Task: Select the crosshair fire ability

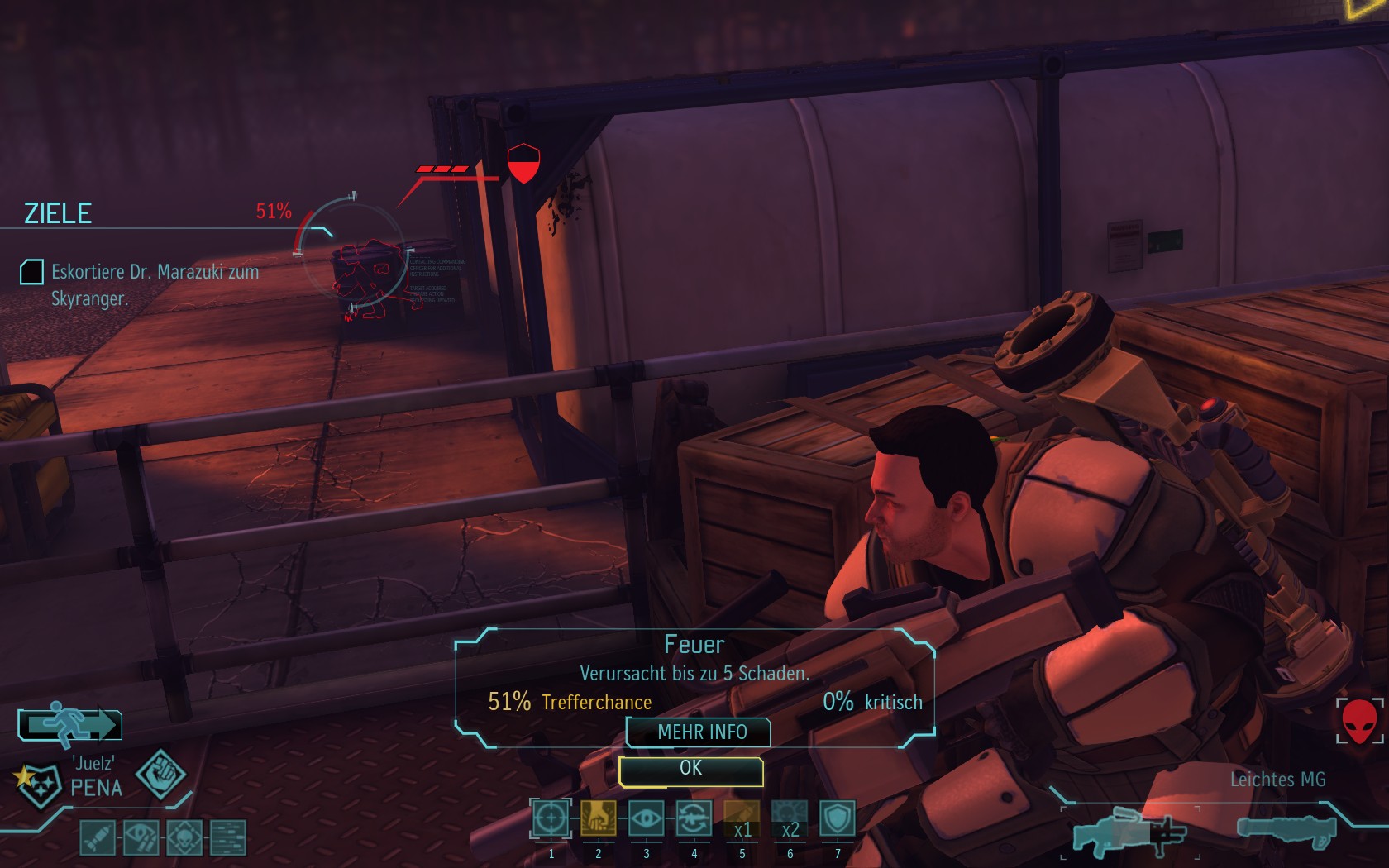Action: pos(551,819)
